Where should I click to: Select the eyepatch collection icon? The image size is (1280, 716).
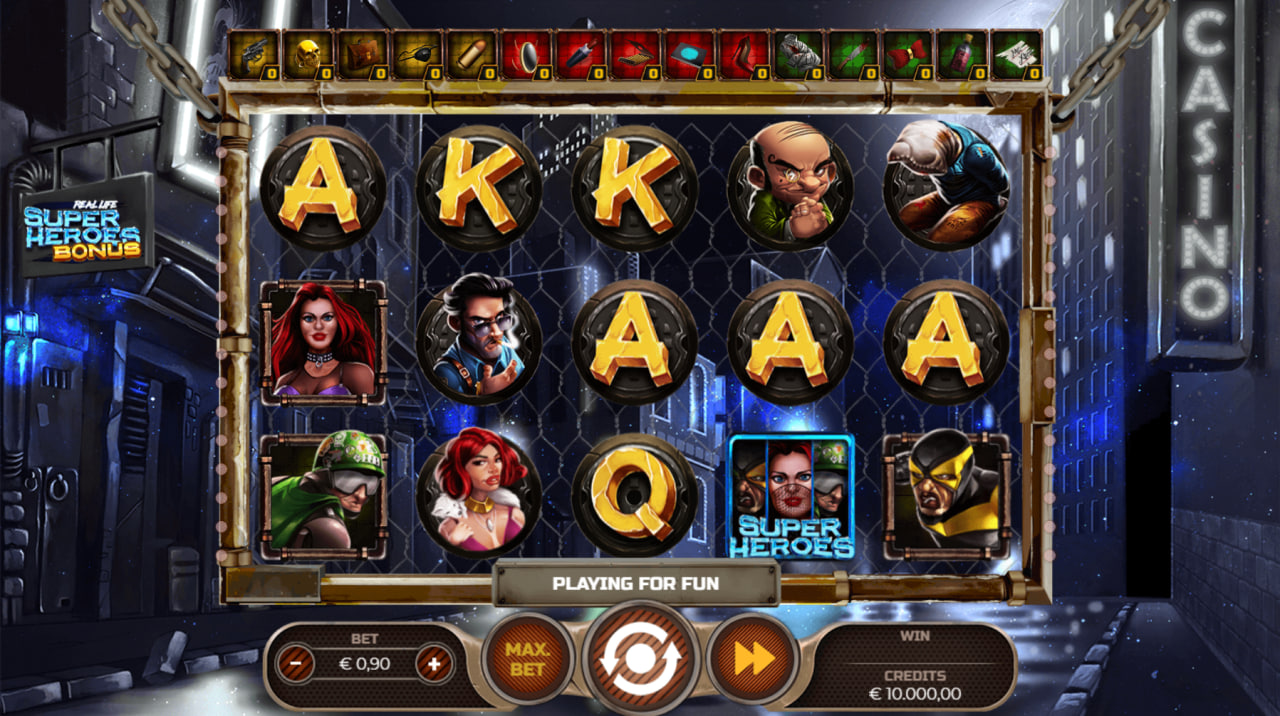tap(416, 54)
